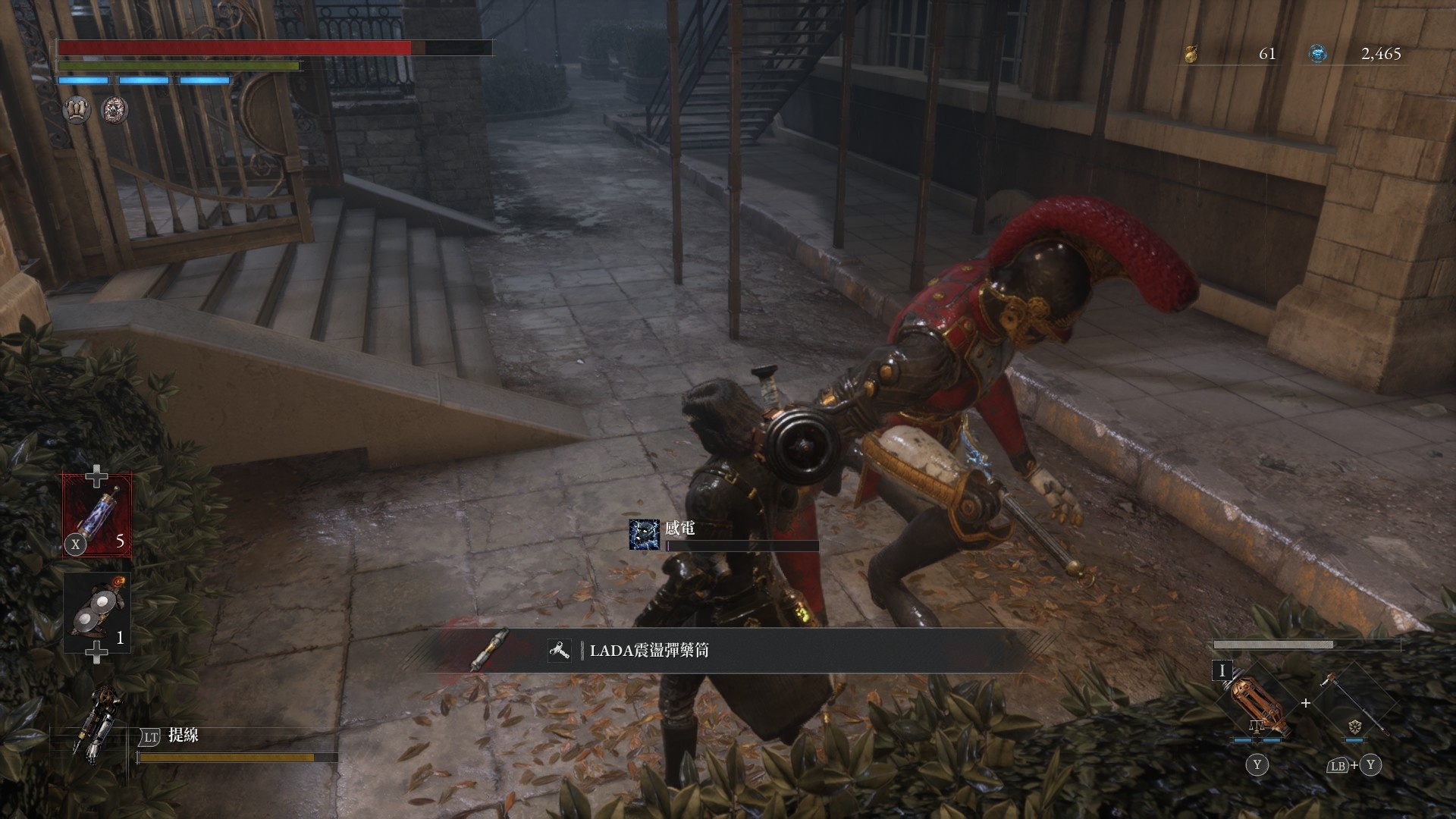Click the first round buff icon under stamina bar
The image size is (1456, 819).
tap(77, 111)
